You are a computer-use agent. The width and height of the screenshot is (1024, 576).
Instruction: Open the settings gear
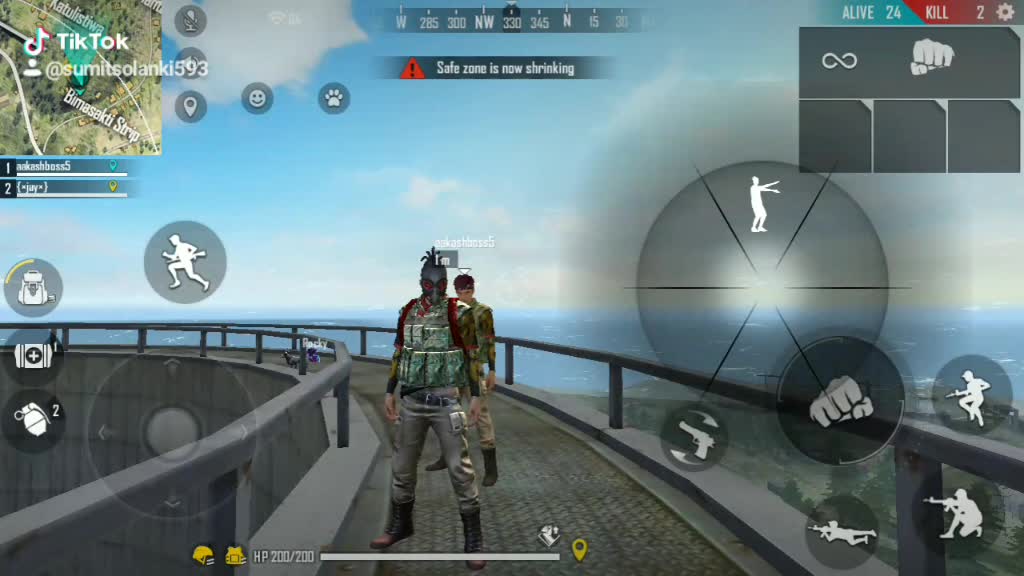(x=1005, y=12)
